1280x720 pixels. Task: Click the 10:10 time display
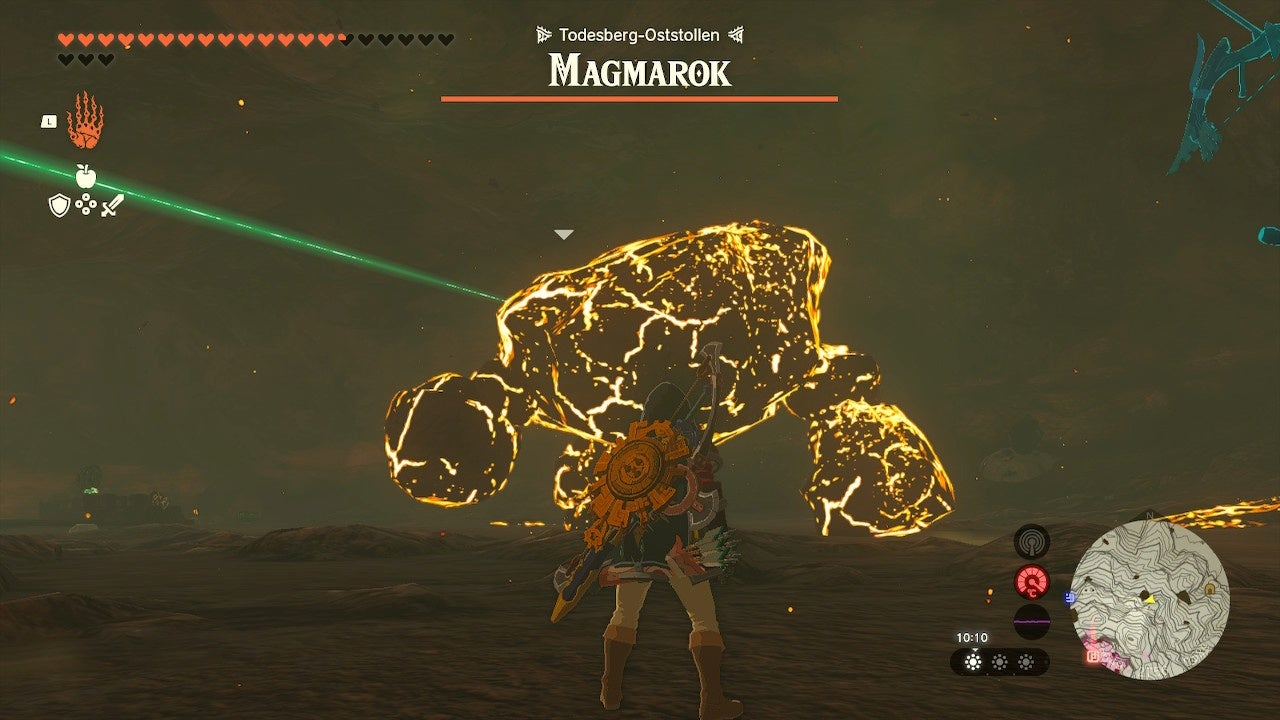(971, 636)
